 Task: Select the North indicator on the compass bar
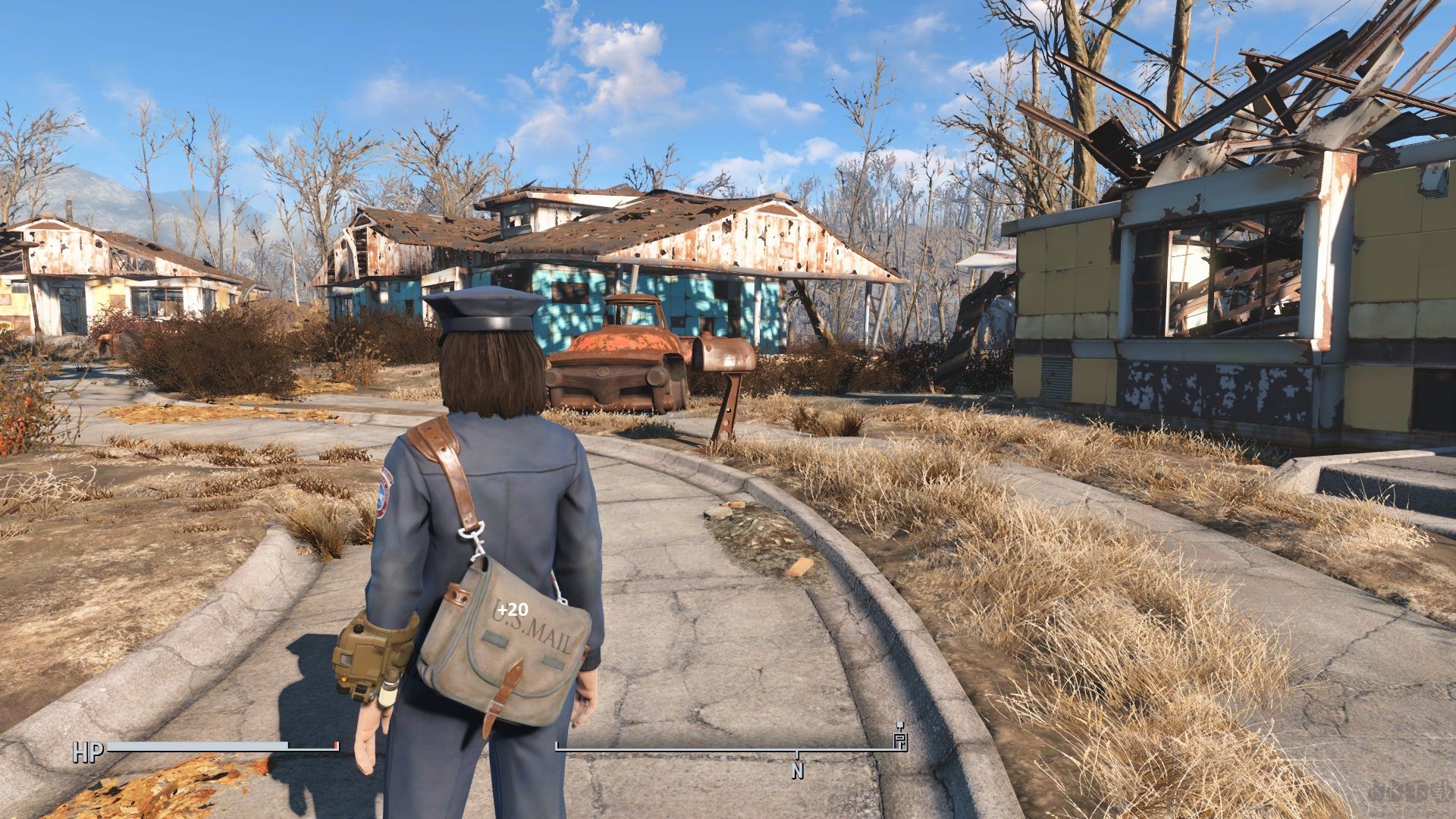(797, 770)
